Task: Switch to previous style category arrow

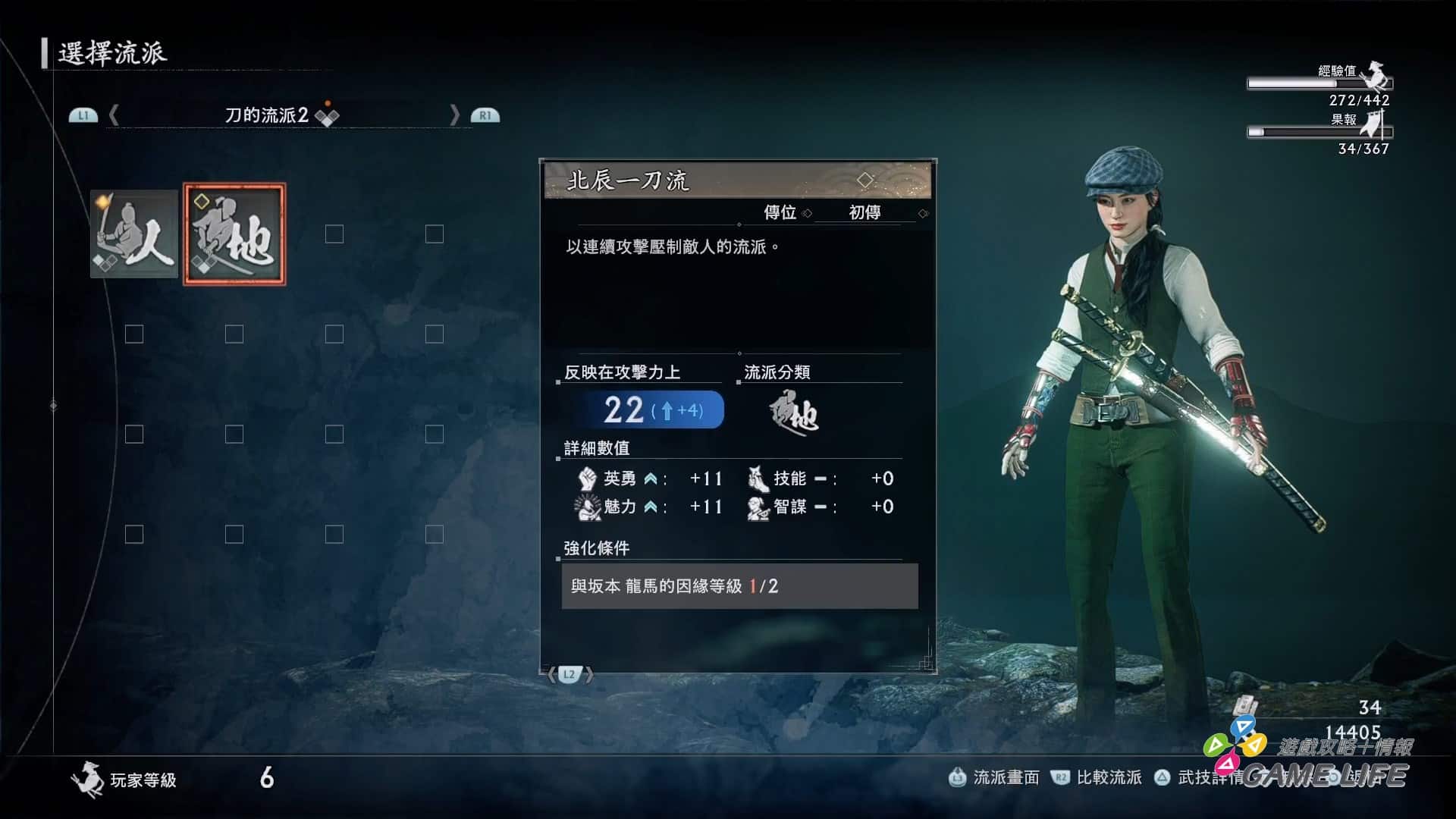Action: click(114, 115)
